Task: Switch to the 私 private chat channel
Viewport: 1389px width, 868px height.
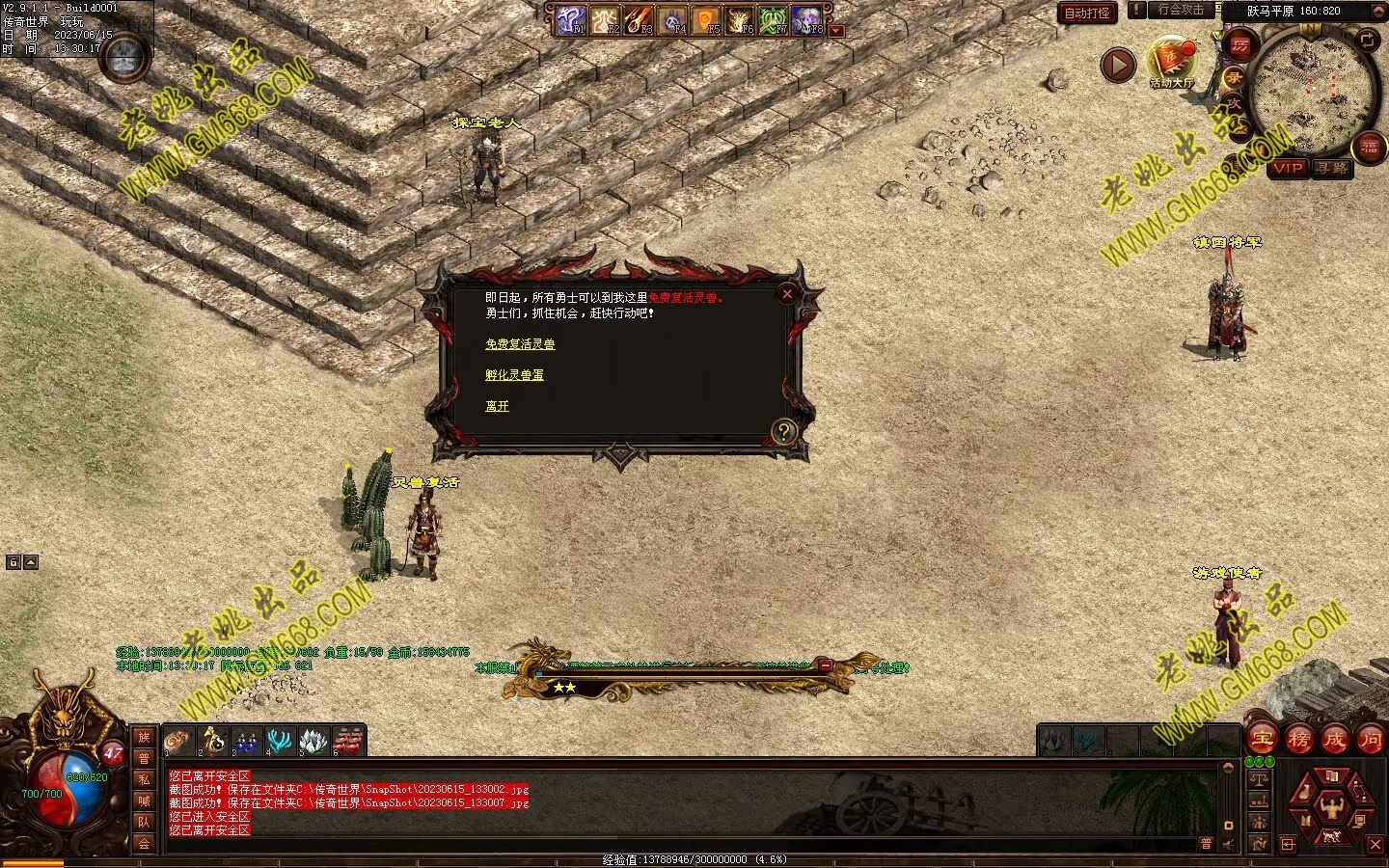Action: pyautogui.click(x=144, y=779)
